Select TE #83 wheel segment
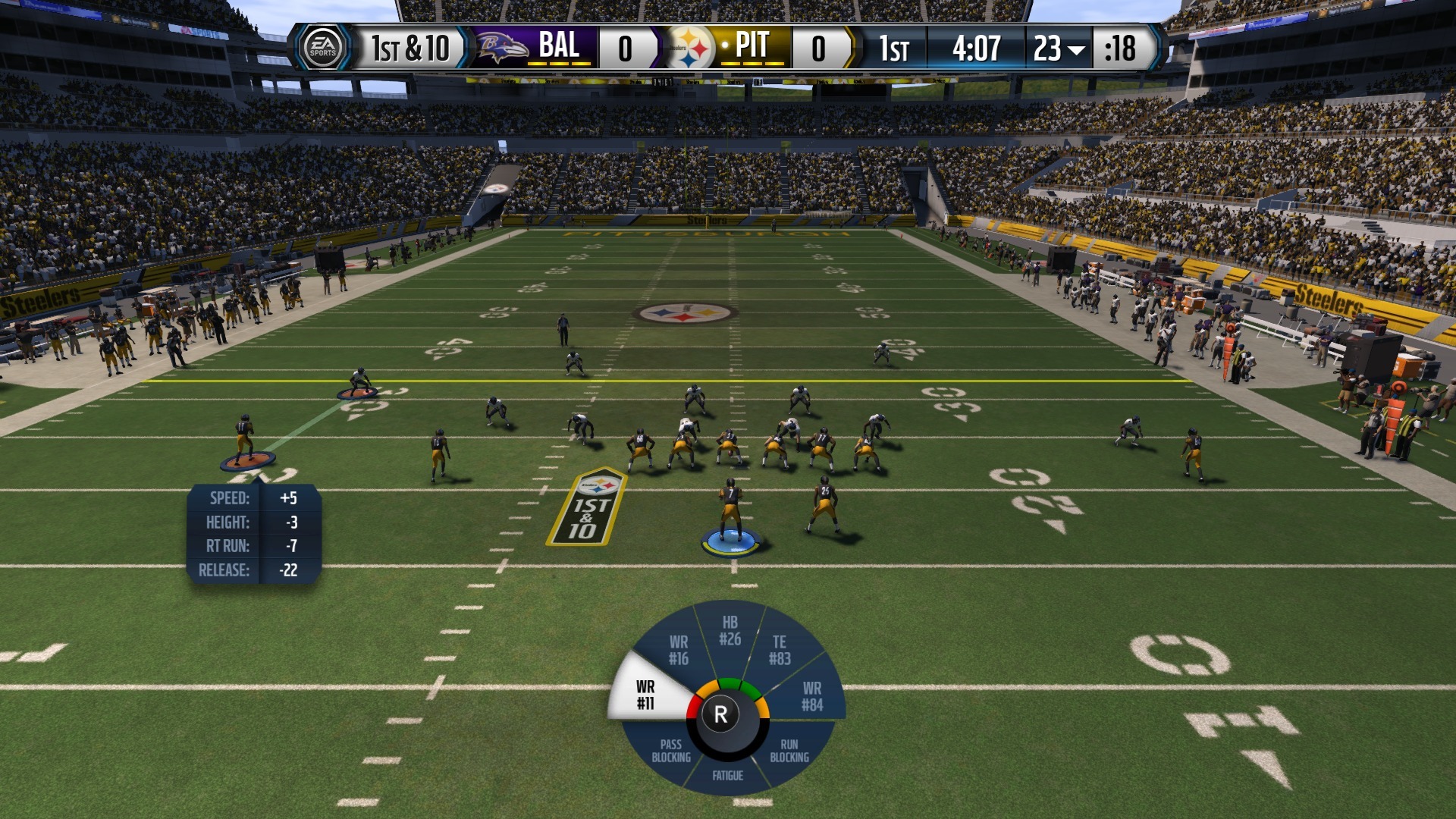The height and width of the screenshot is (819, 1456). coord(780,651)
